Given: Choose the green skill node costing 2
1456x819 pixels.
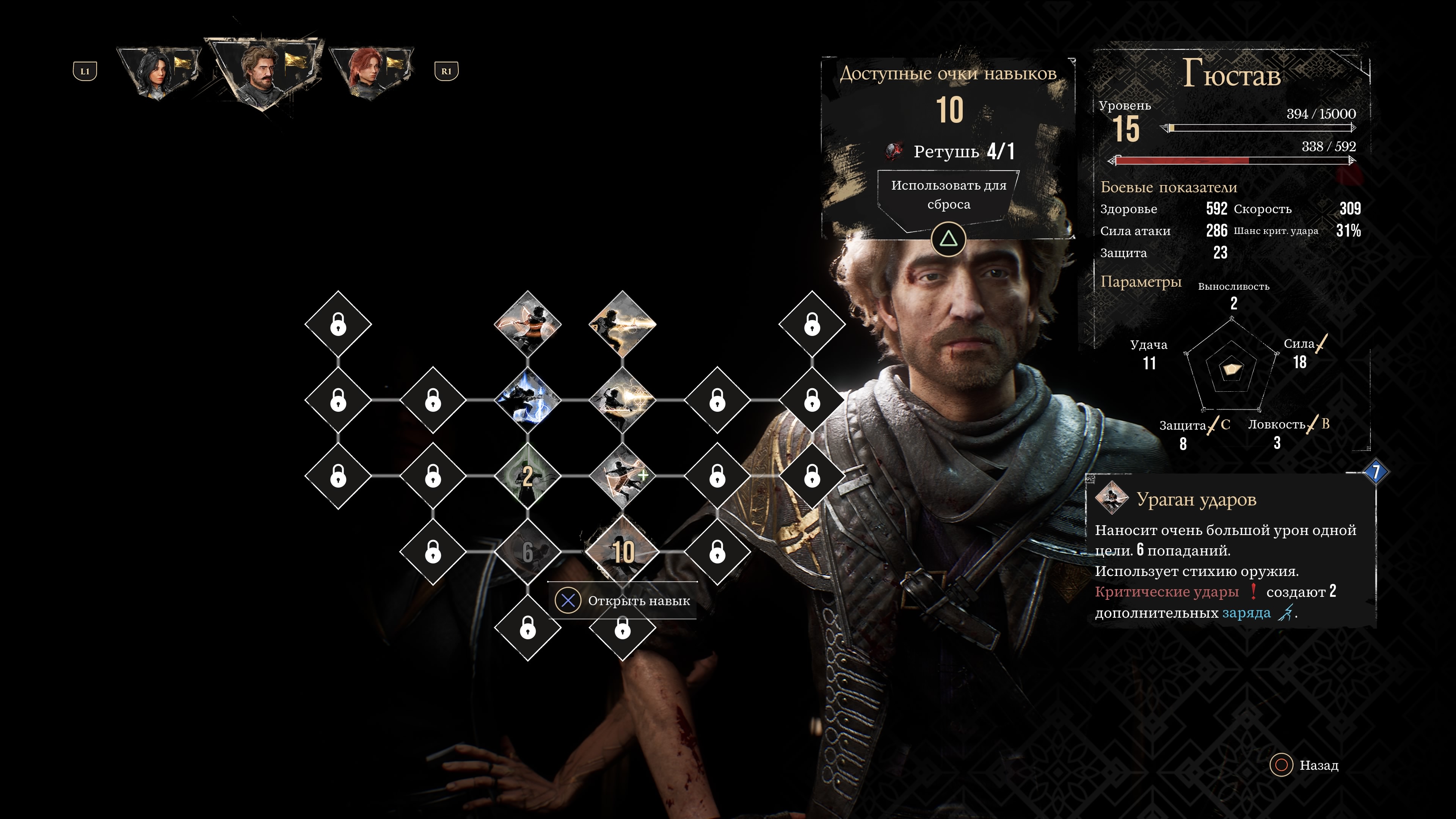Looking at the screenshot, I should point(527,475).
